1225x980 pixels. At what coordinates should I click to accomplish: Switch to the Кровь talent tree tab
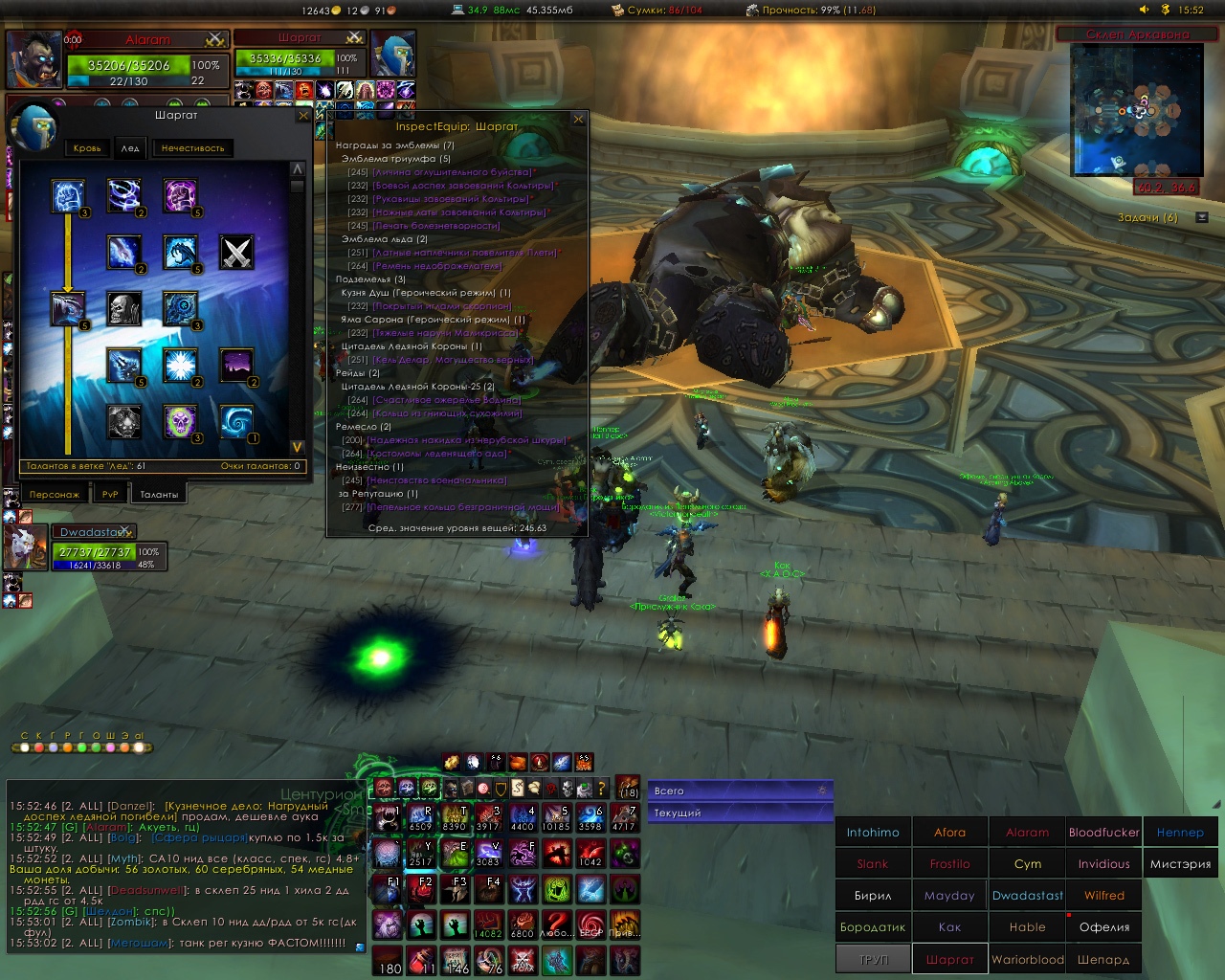[x=87, y=148]
